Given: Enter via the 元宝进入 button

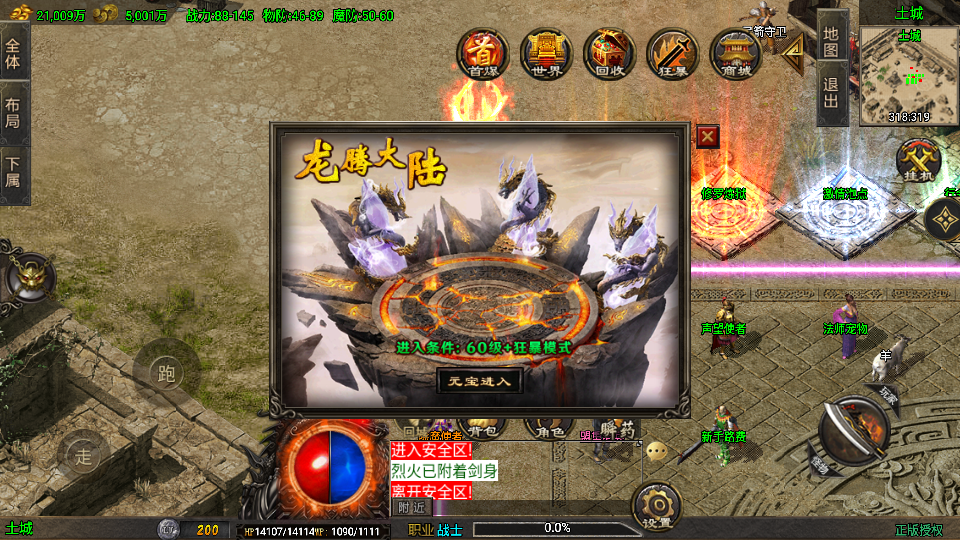Looking at the screenshot, I should click(x=479, y=380).
